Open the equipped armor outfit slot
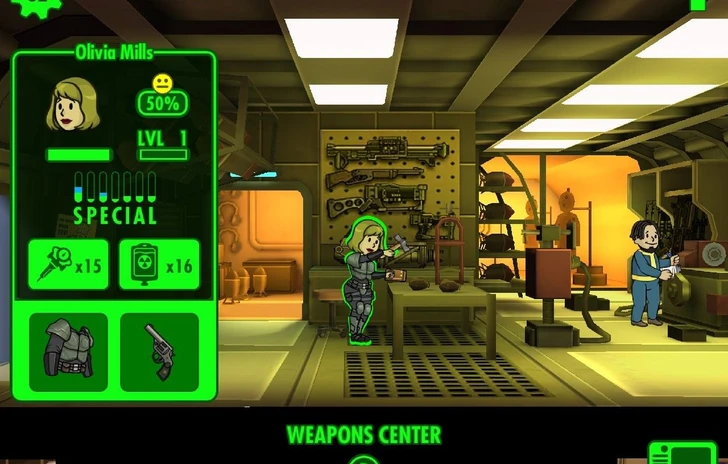The image size is (728, 464). pyautogui.click(x=68, y=352)
